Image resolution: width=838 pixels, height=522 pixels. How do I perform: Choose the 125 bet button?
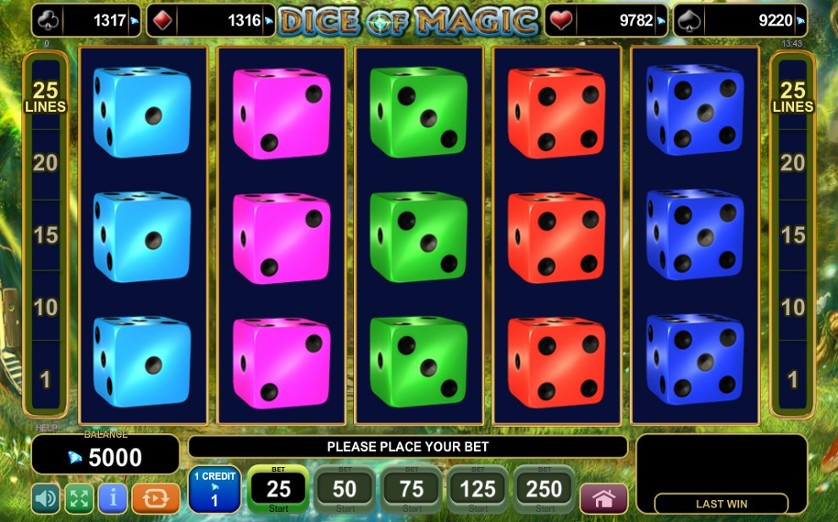tap(478, 489)
